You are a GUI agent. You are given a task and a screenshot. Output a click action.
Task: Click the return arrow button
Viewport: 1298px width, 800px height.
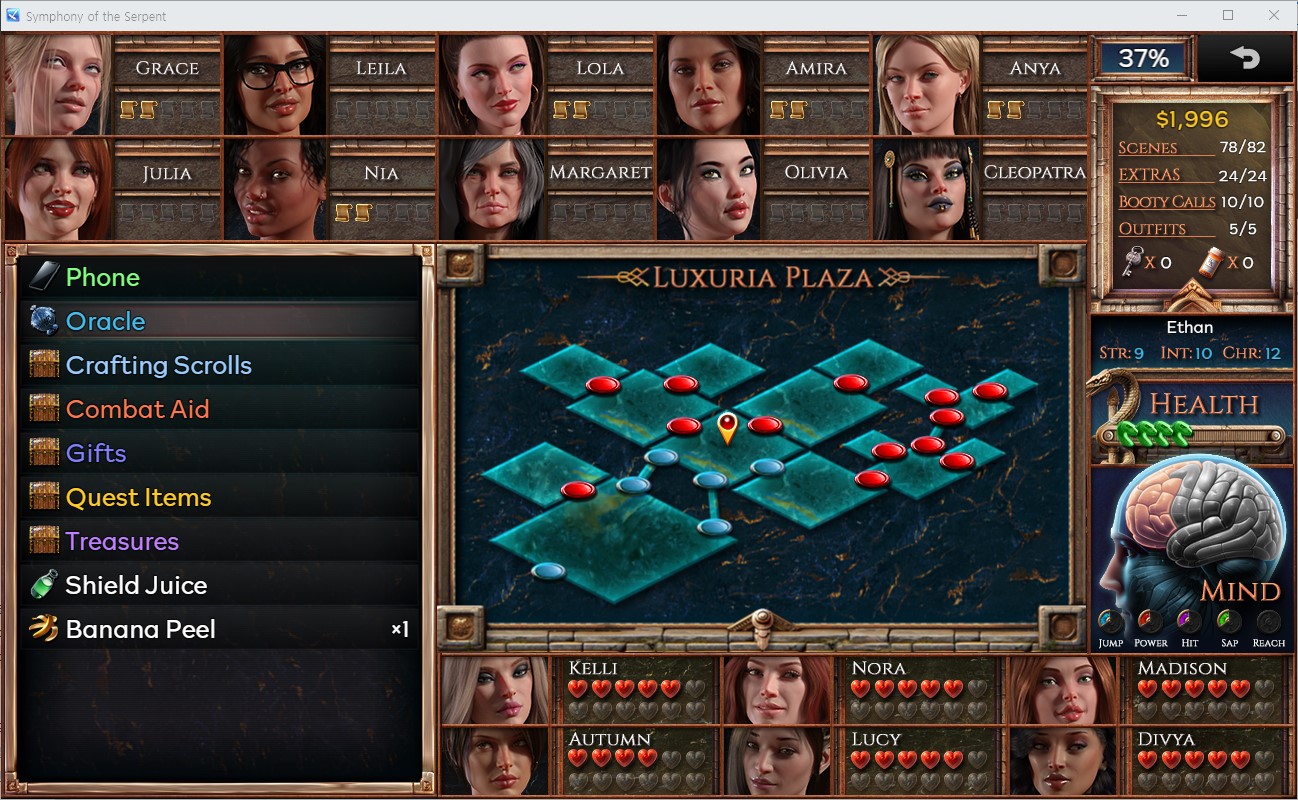[x=1245, y=58]
